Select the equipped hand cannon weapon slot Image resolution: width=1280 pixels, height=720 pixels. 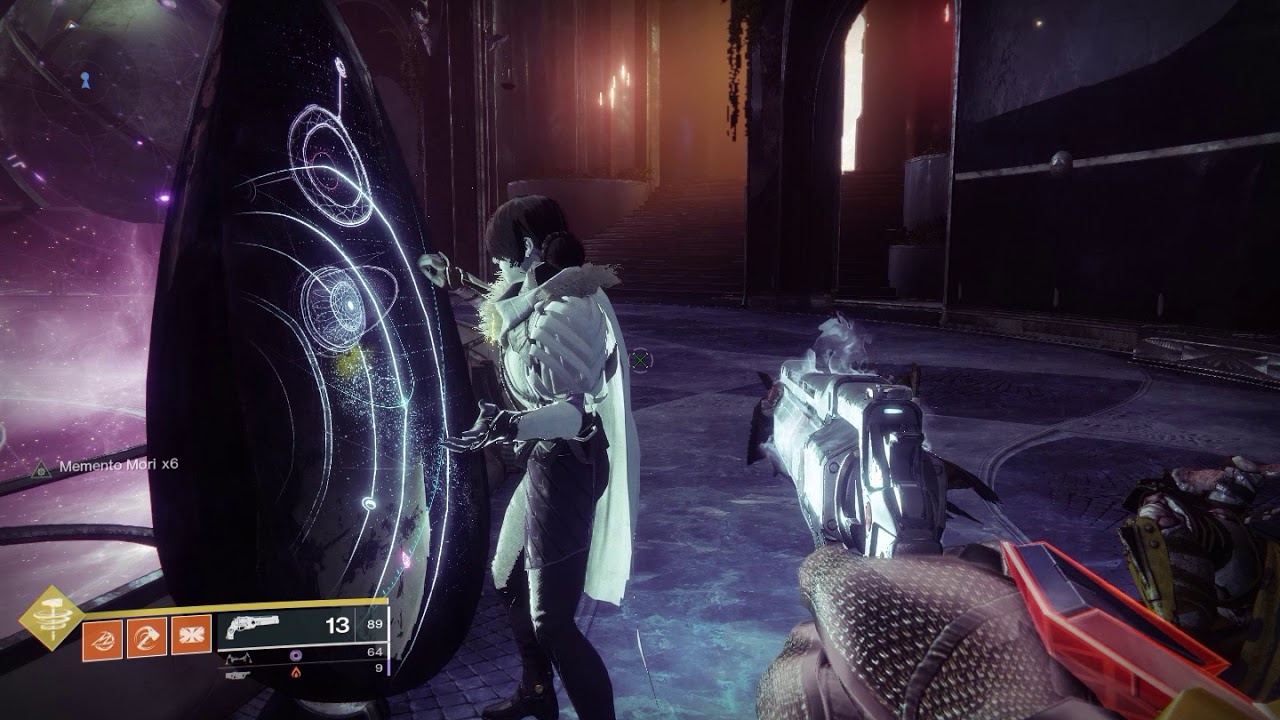pos(301,626)
